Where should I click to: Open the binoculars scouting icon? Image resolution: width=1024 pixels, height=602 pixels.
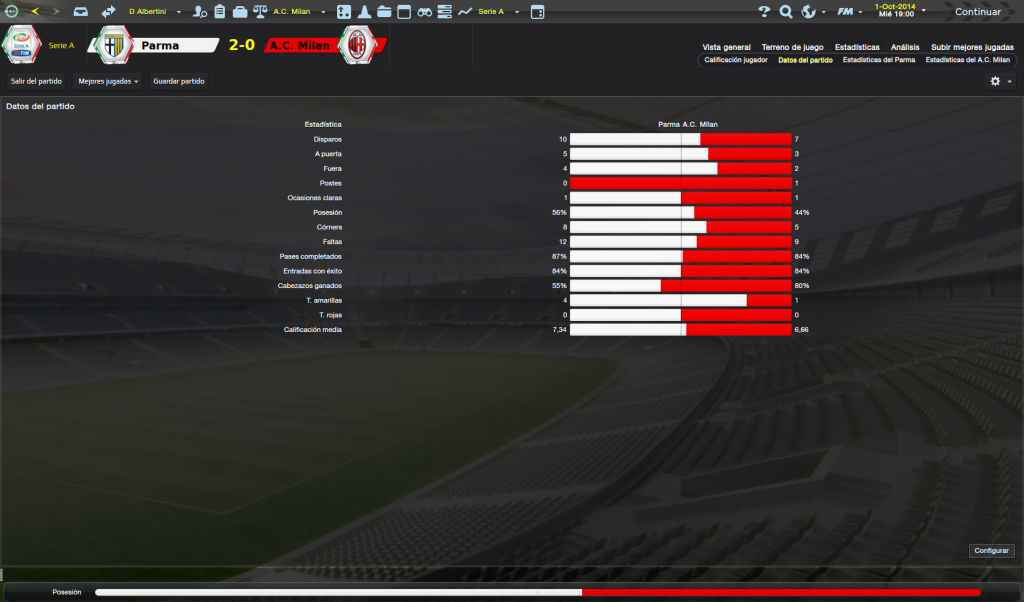pyautogui.click(x=425, y=12)
